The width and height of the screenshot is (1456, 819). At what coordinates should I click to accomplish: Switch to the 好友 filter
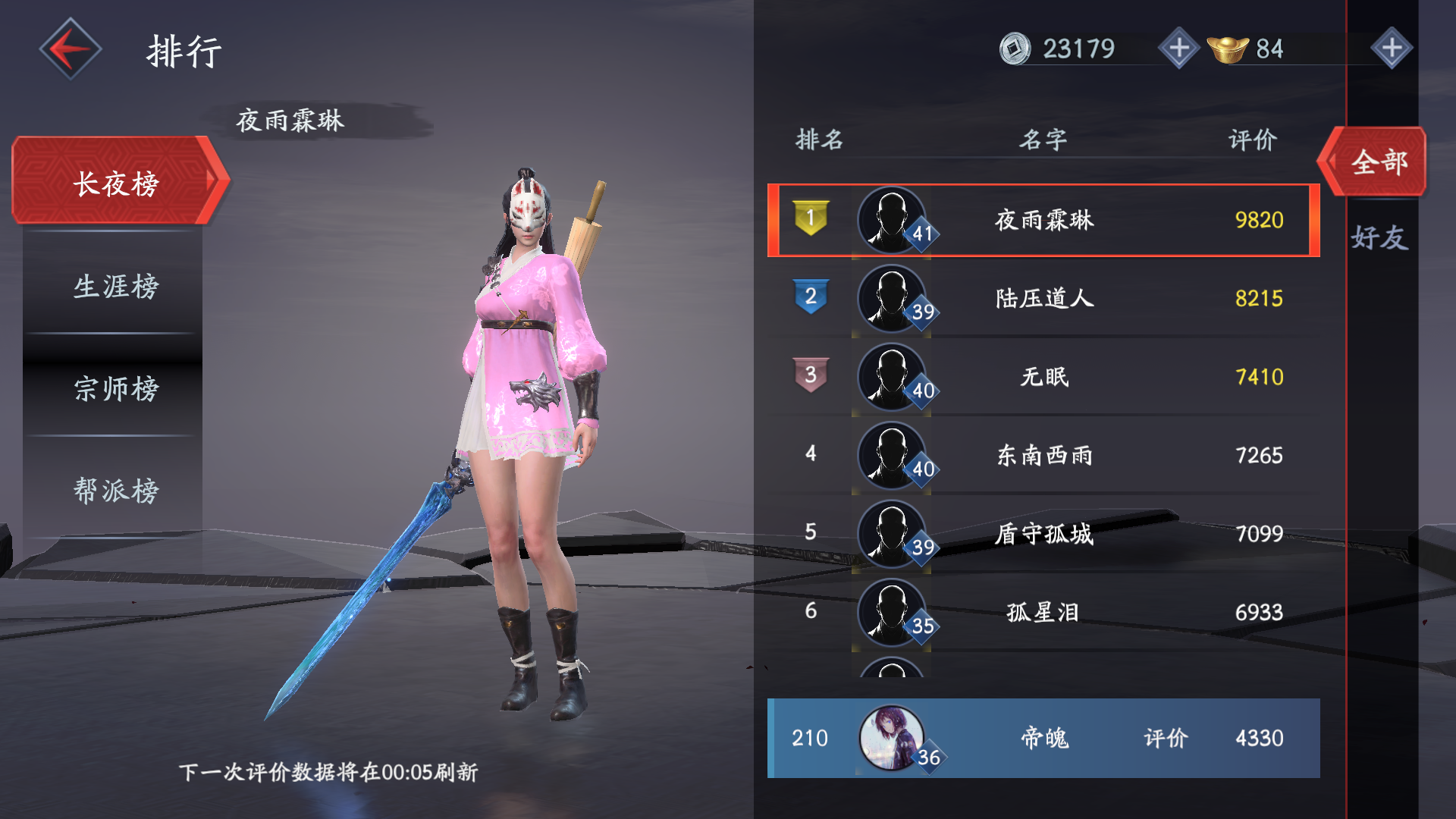(x=1382, y=235)
